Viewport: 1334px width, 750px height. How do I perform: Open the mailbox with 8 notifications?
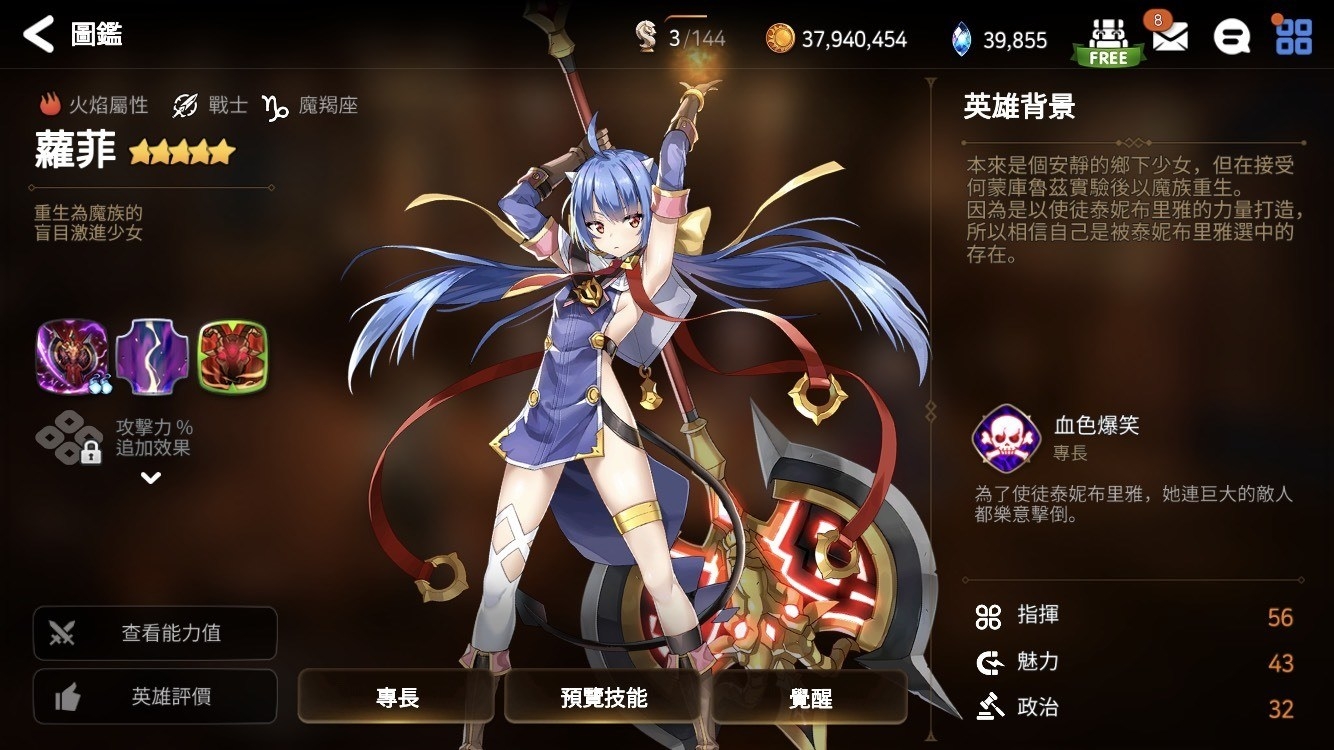(x=1172, y=36)
